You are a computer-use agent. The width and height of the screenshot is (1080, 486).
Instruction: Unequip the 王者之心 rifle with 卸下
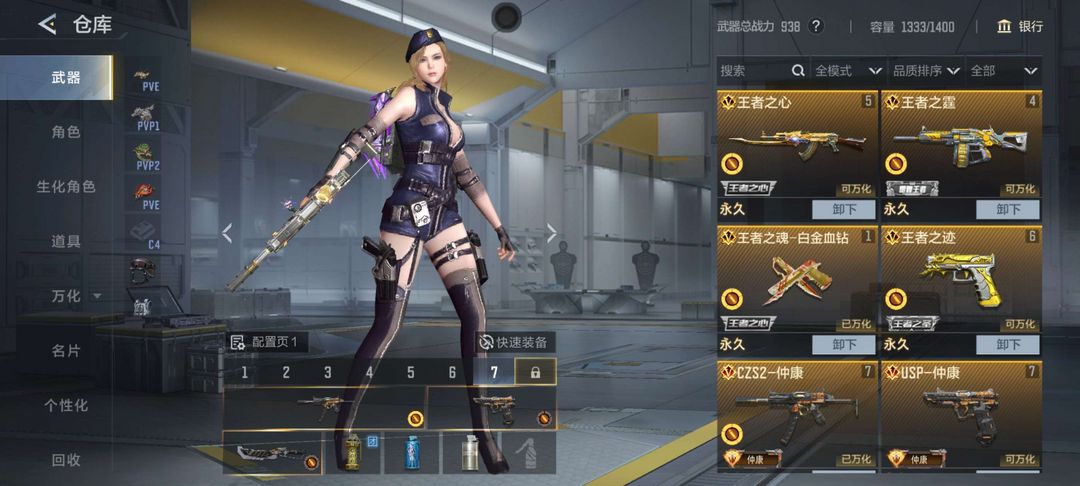coord(841,209)
